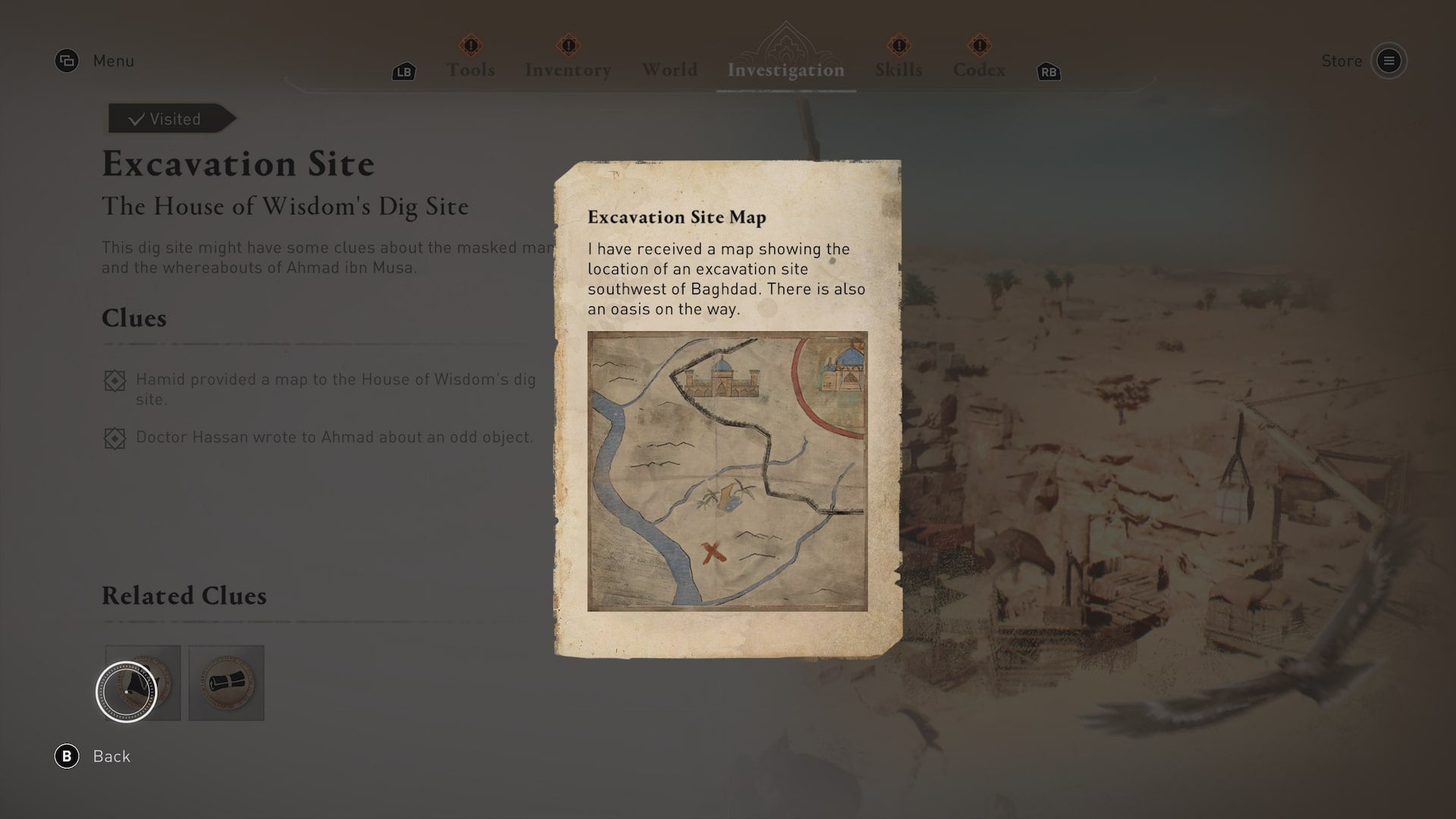1456x819 pixels.
Task: Open the Store menu icon
Action: tap(1390, 61)
